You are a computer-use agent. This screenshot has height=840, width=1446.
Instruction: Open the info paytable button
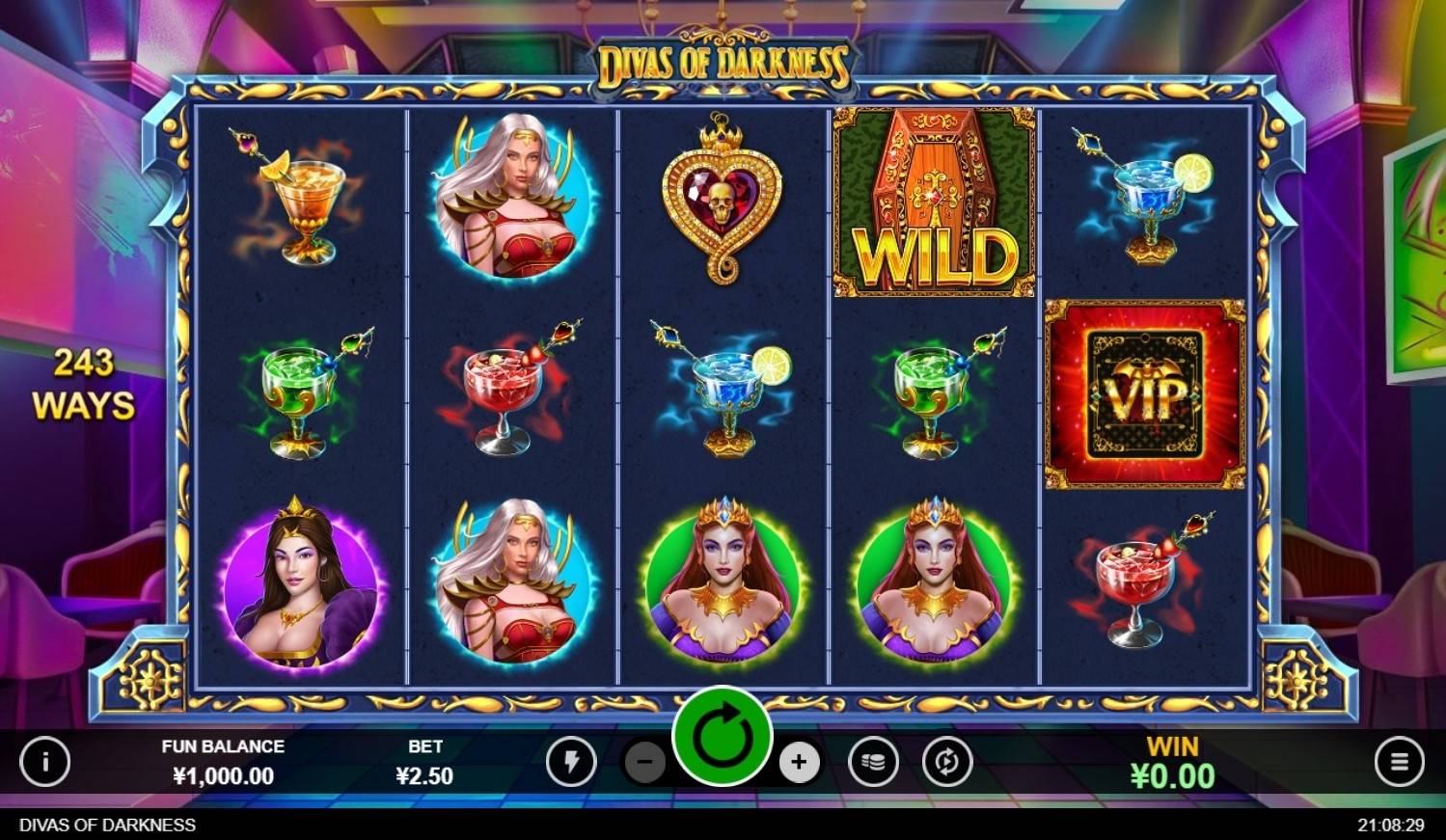coord(45,762)
